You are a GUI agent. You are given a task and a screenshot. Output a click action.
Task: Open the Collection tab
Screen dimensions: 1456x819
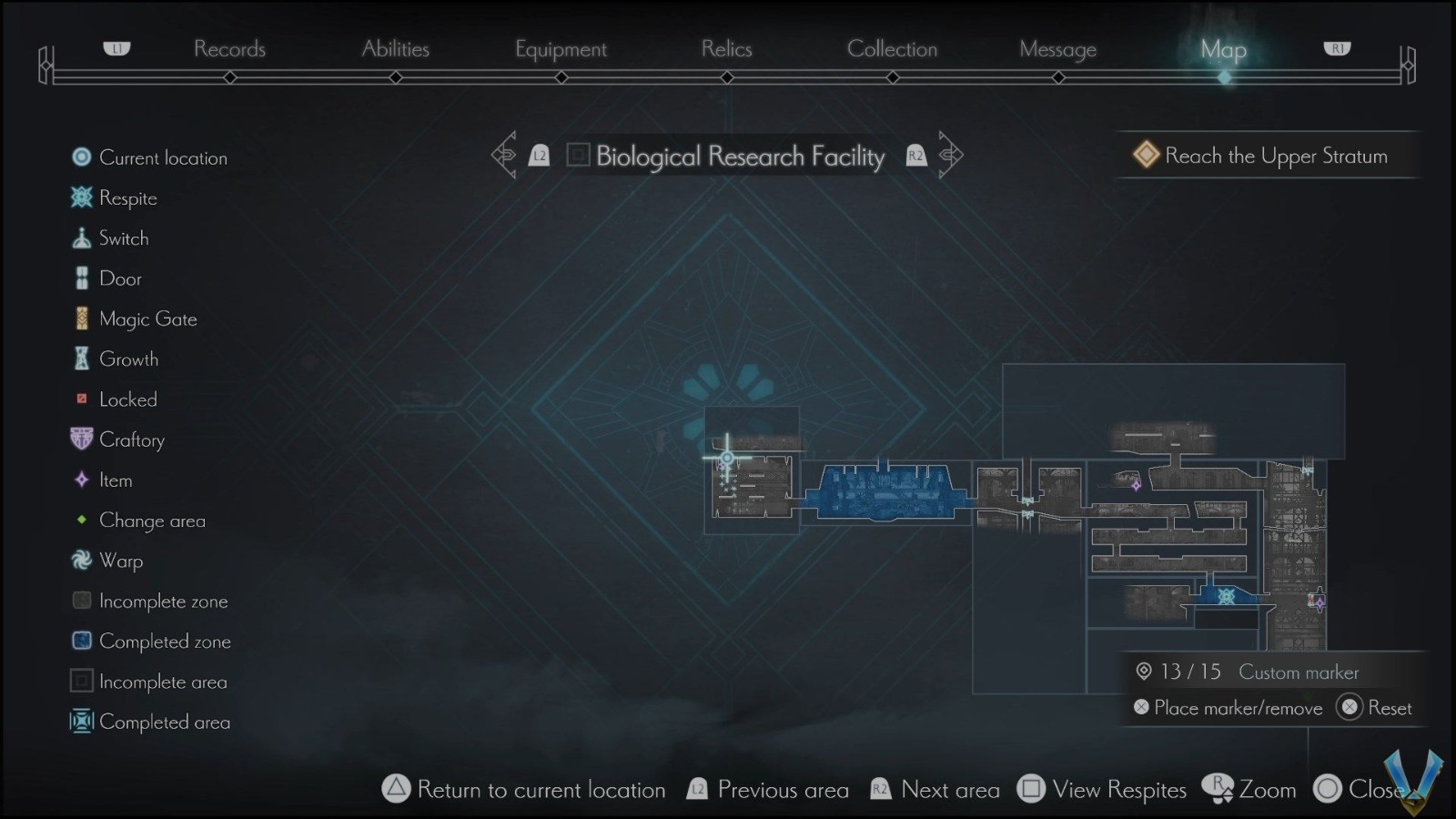pyautogui.click(x=893, y=49)
